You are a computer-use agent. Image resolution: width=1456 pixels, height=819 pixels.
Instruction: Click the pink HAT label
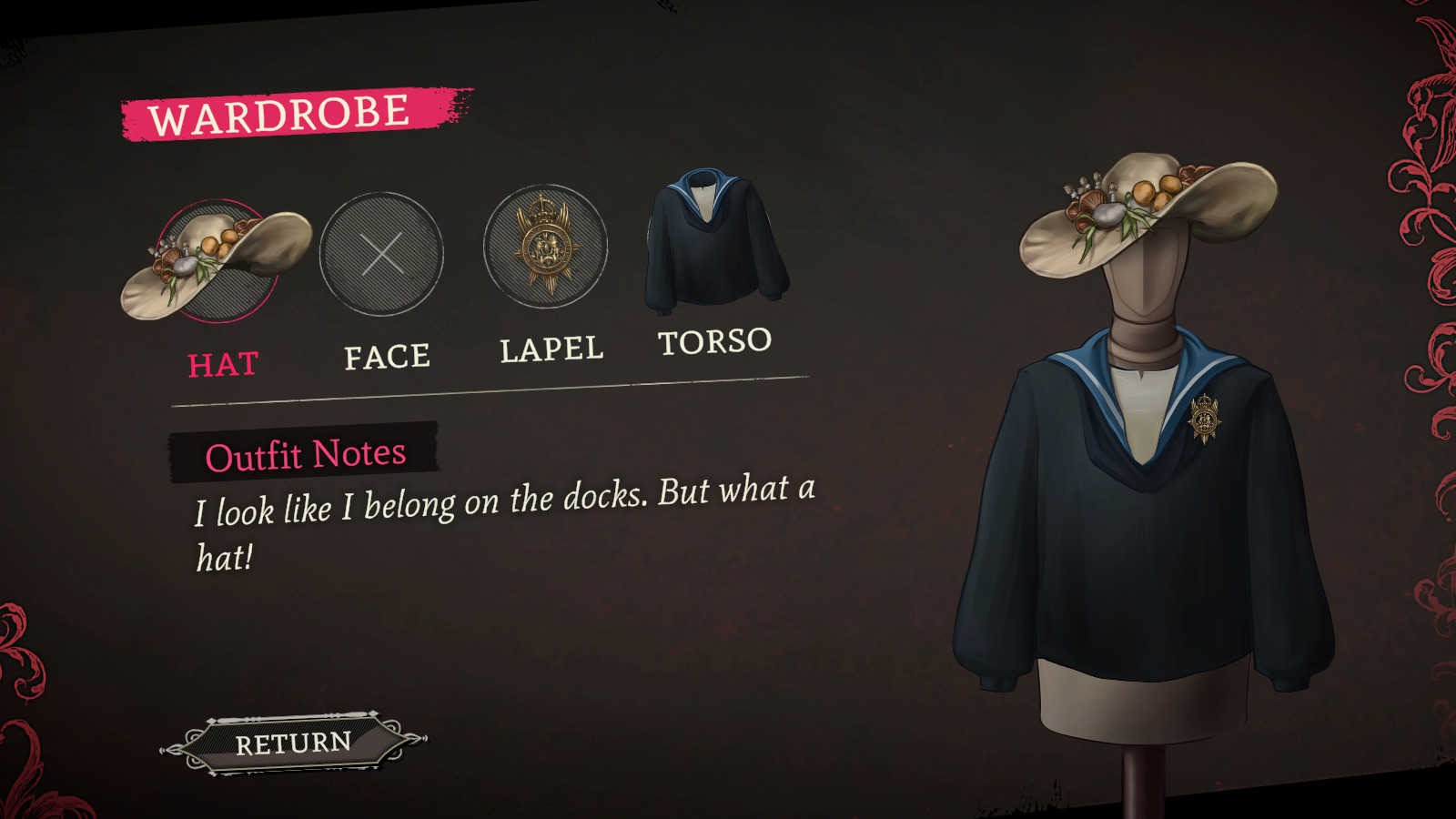click(223, 363)
